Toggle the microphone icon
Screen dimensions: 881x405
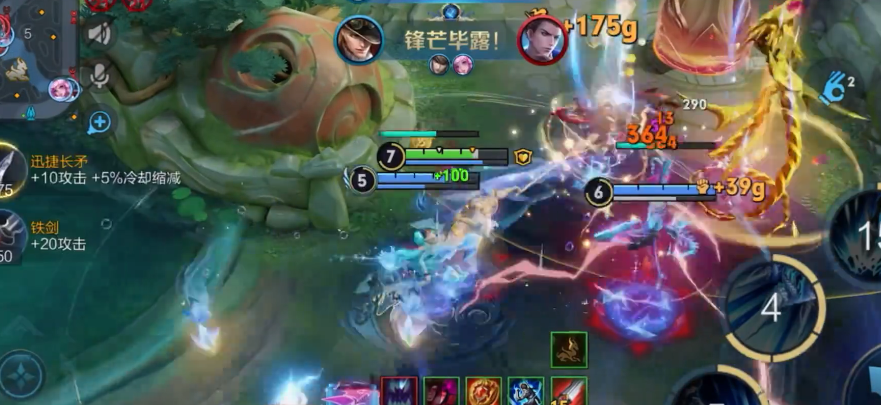pos(100,76)
